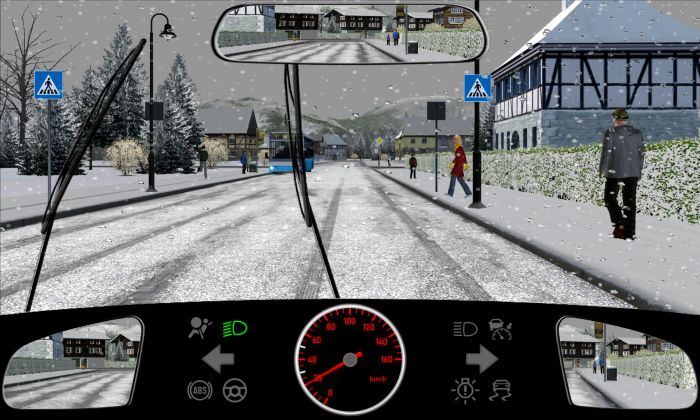This screenshot has width=700, height=420.
Task: Look at the rear-view mirror
Action: pos(347,32)
